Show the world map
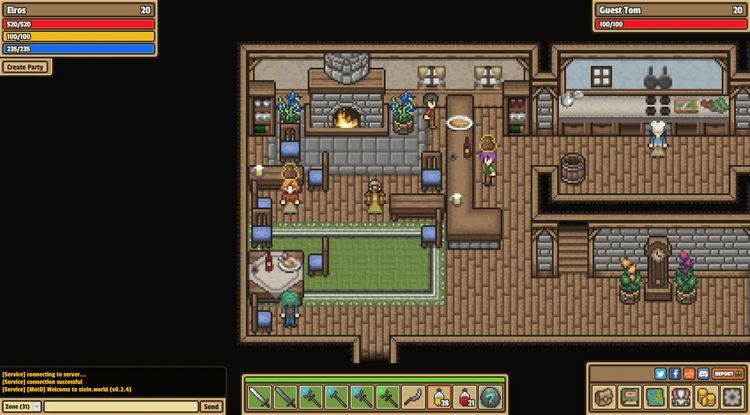750x415 pixels. coord(655,396)
